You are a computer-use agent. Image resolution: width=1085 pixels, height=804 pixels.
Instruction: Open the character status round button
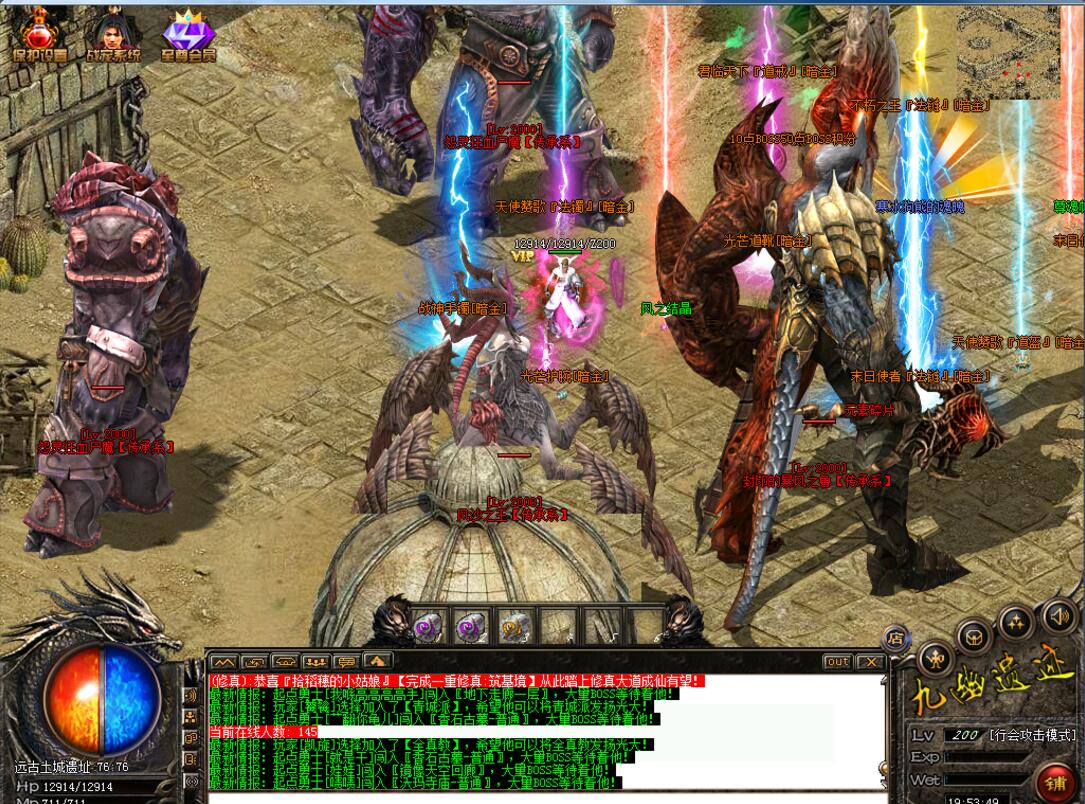[936, 657]
